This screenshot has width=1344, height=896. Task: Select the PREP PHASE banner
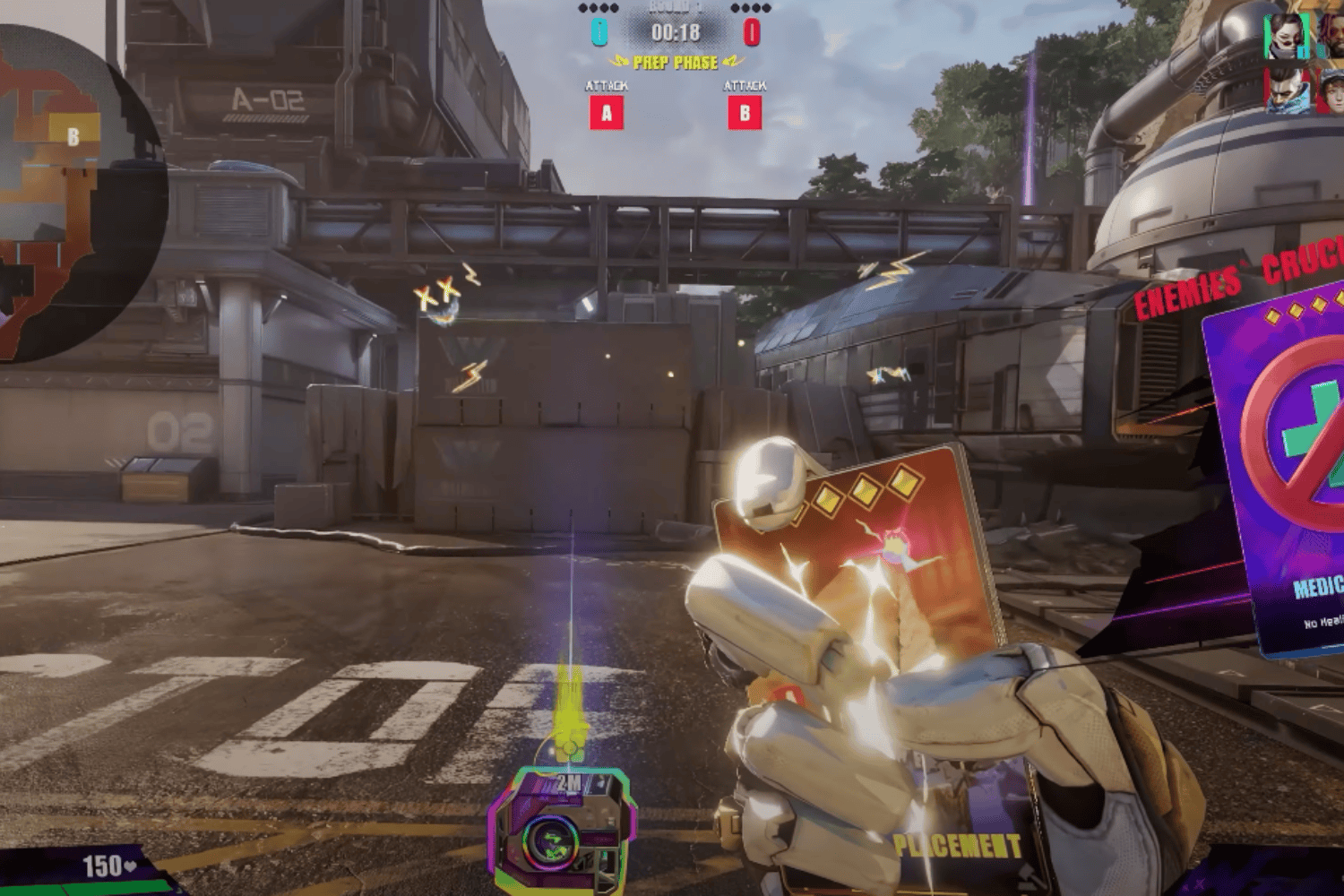click(x=674, y=62)
